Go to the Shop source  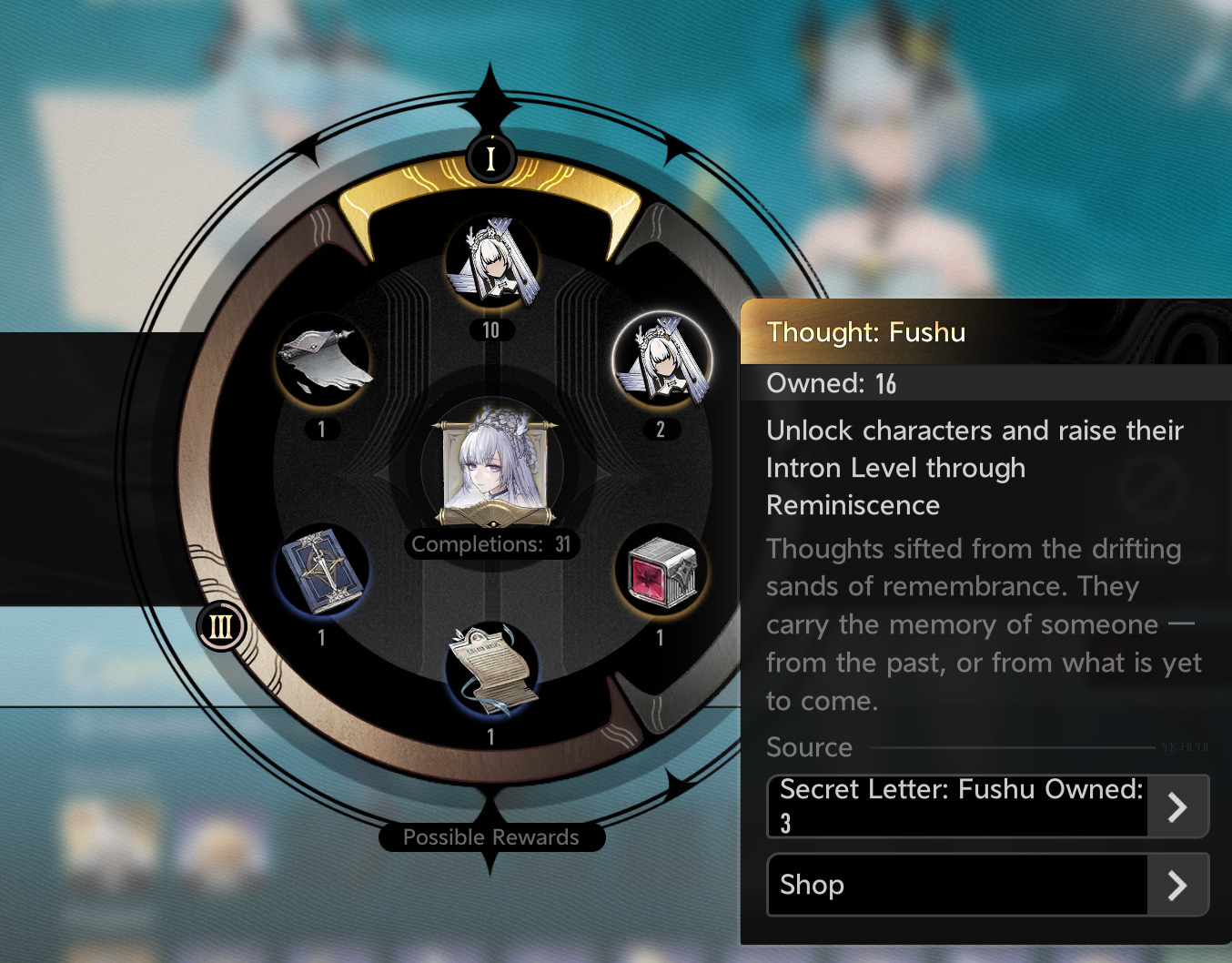tap(987, 885)
